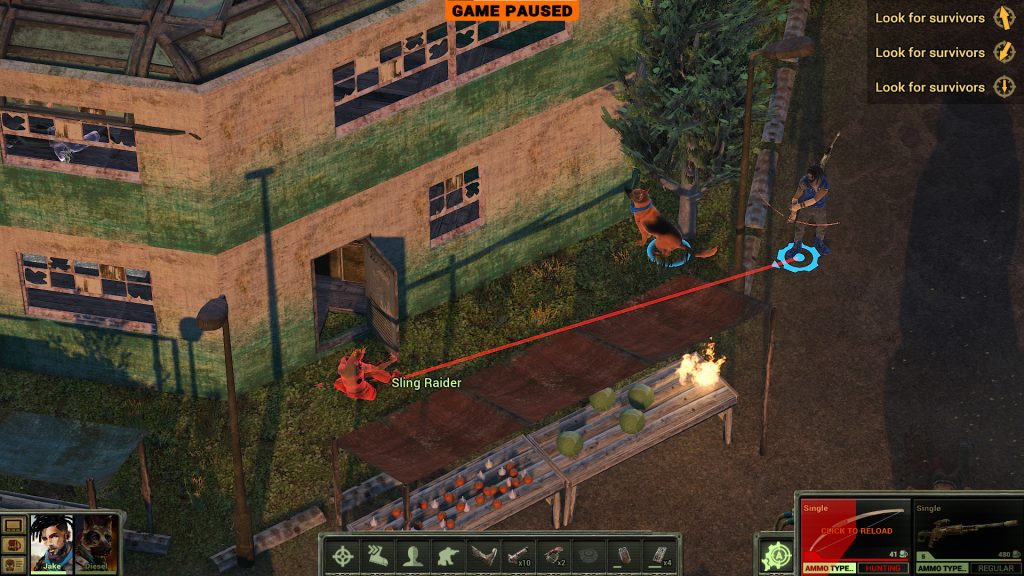Open the backpack inventory button

(x=14, y=546)
